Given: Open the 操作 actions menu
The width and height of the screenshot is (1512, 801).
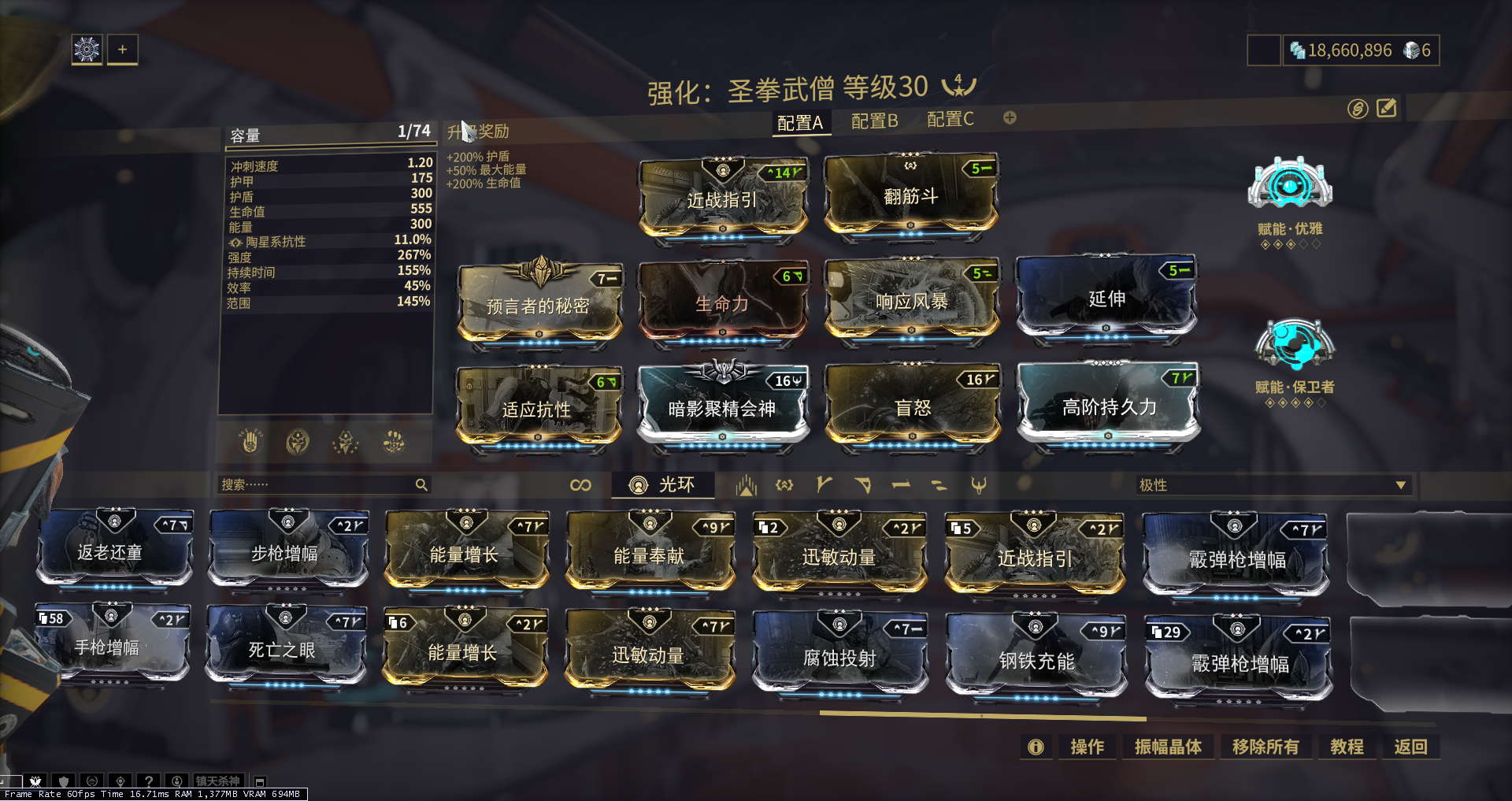Looking at the screenshot, I should point(1087,747).
